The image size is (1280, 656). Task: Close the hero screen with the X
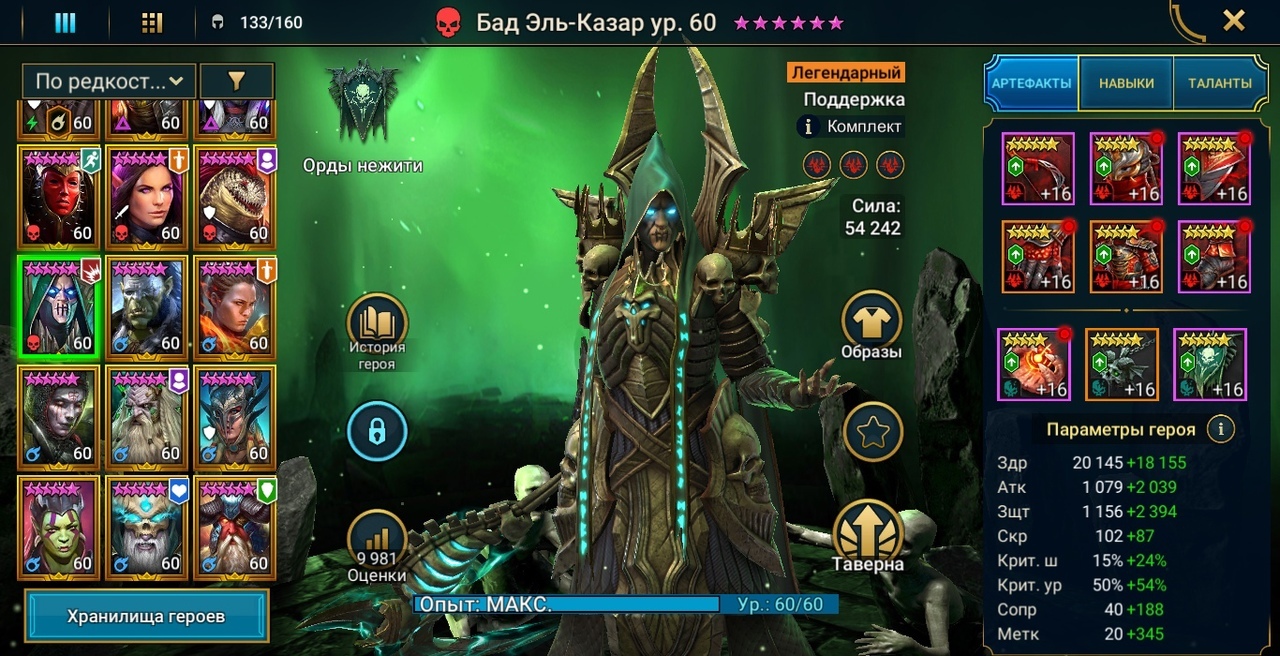point(1234,21)
